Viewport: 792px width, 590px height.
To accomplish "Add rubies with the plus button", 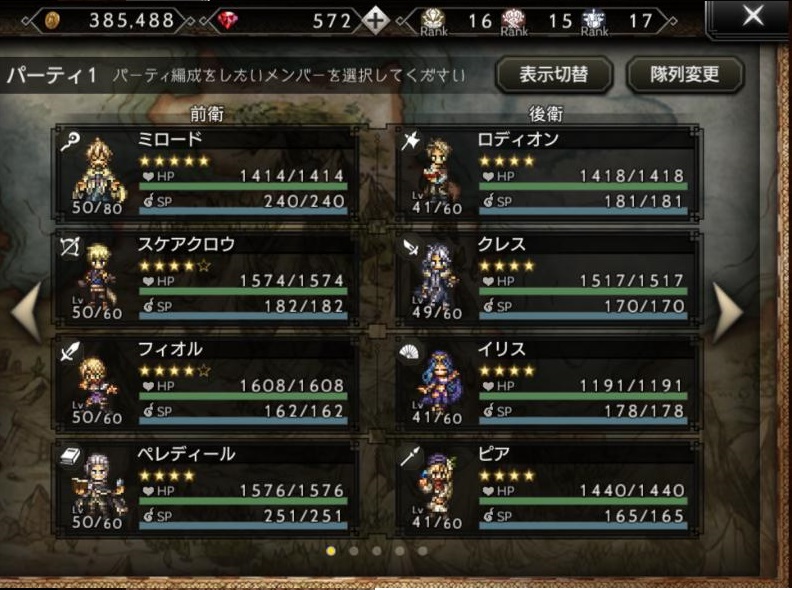I will (374, 20).
